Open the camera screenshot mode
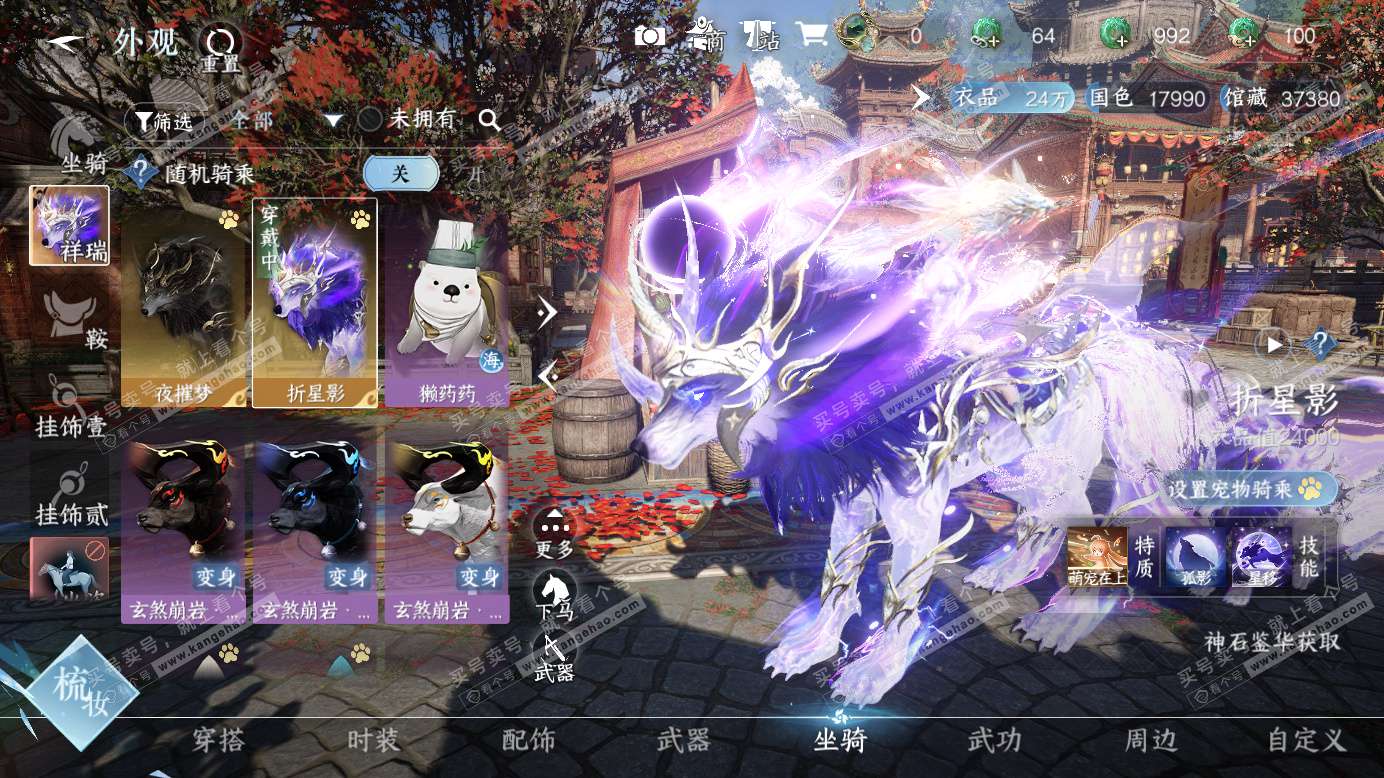 click(x=649, y=37)
